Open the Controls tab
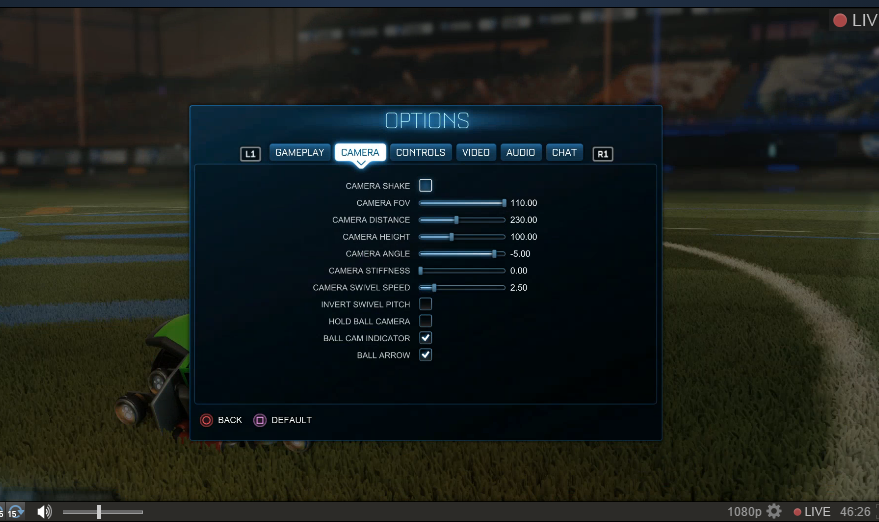 pos(421,153)
